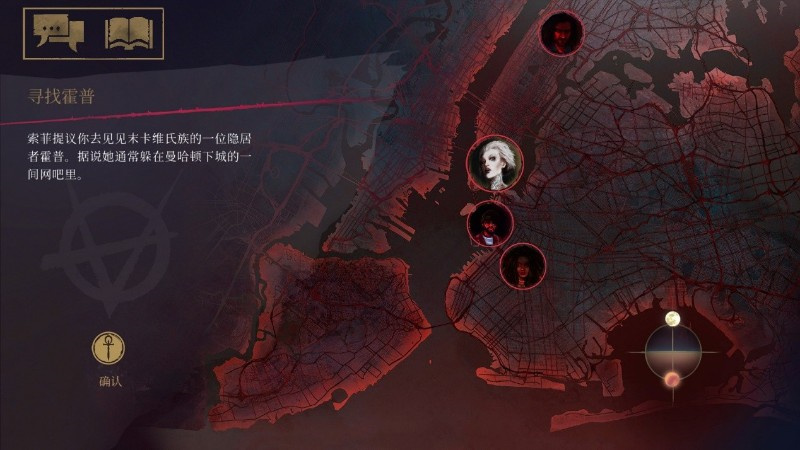Open the dialogue log speech bubbles icon
The image size is (800, 450).
click(56, 33)
